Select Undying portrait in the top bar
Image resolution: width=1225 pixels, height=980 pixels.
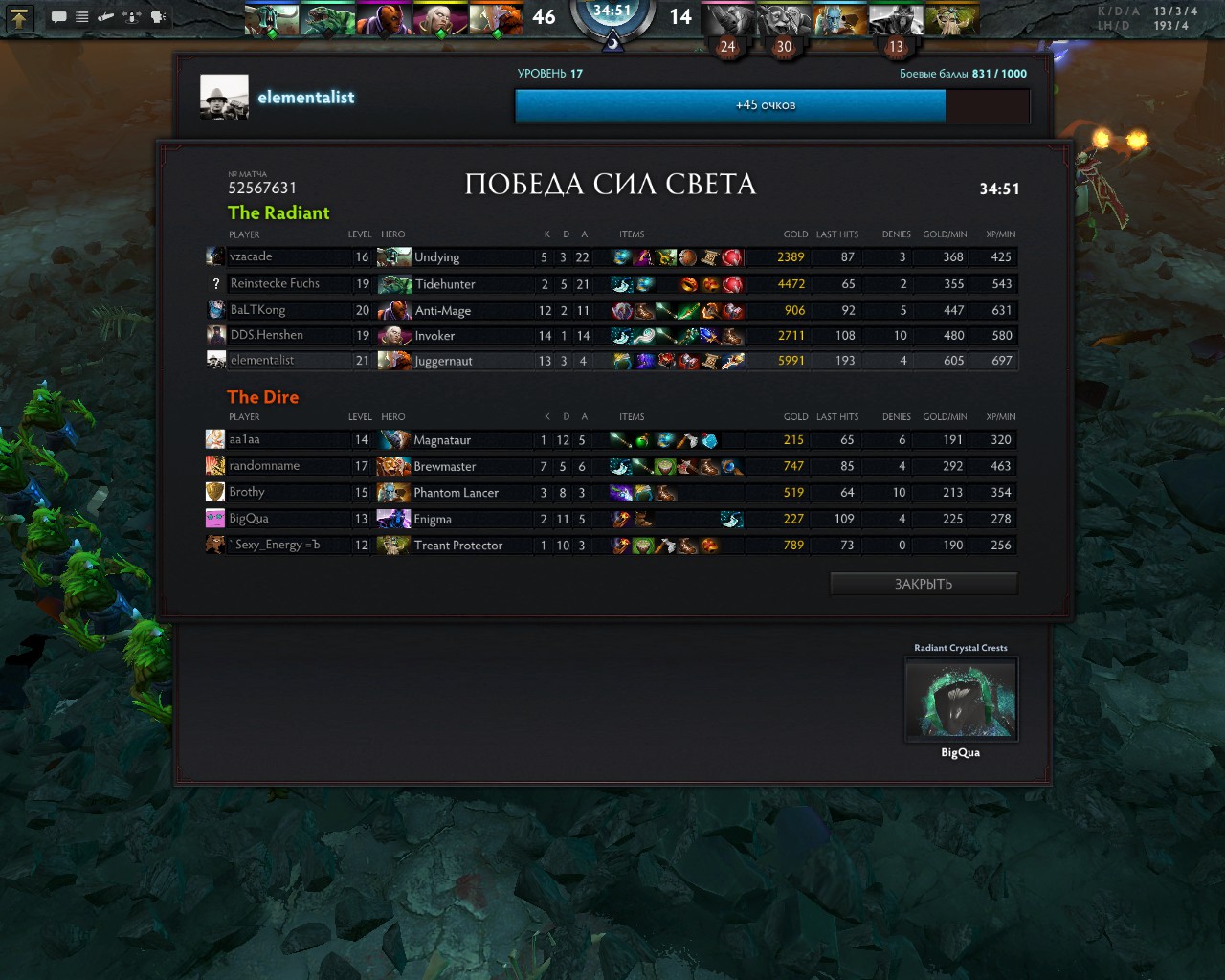[272, 18]
